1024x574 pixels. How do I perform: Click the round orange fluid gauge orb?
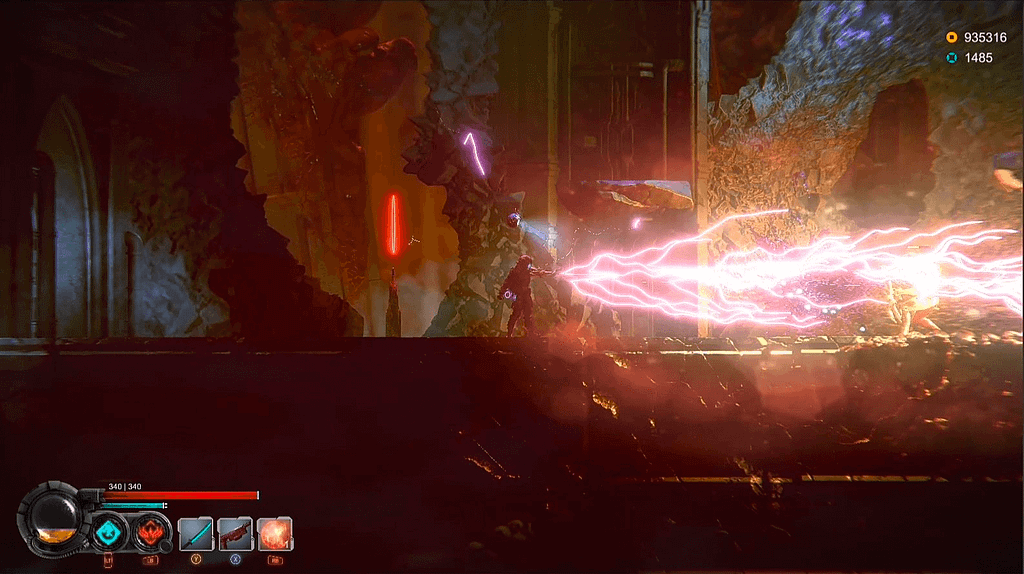point(53,519)
